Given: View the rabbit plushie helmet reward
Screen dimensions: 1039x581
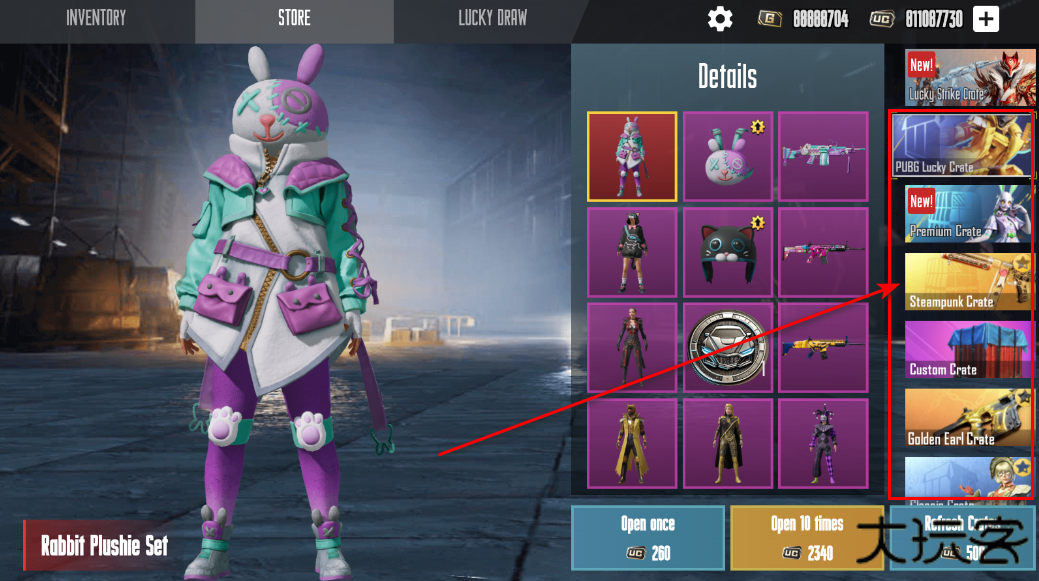Looking at the screenshot, I should tap(727, 156).
